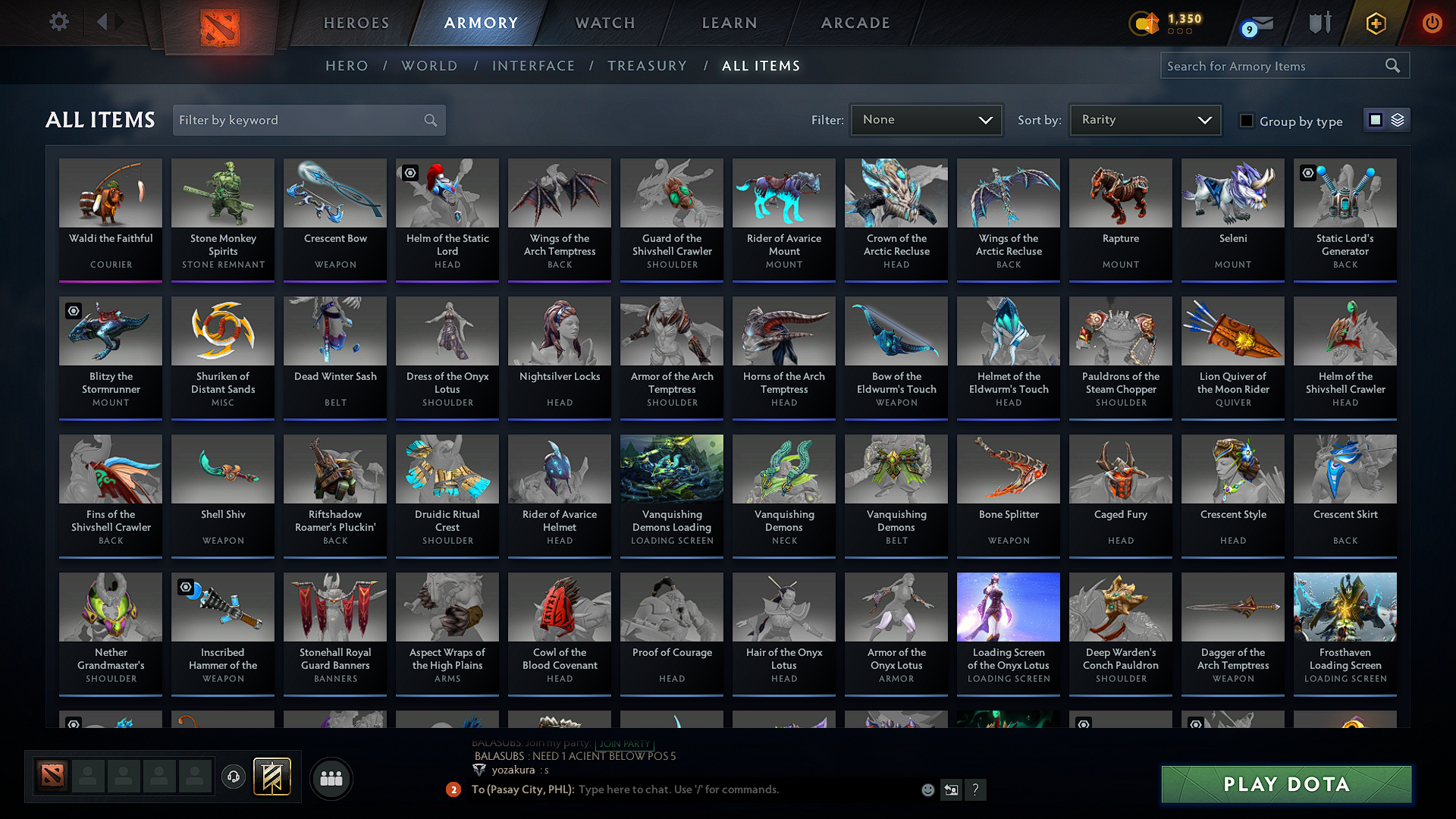Toggle the grid view layout button
The height and width of the screenshot is (819, 1456).
pos(1374,119)
